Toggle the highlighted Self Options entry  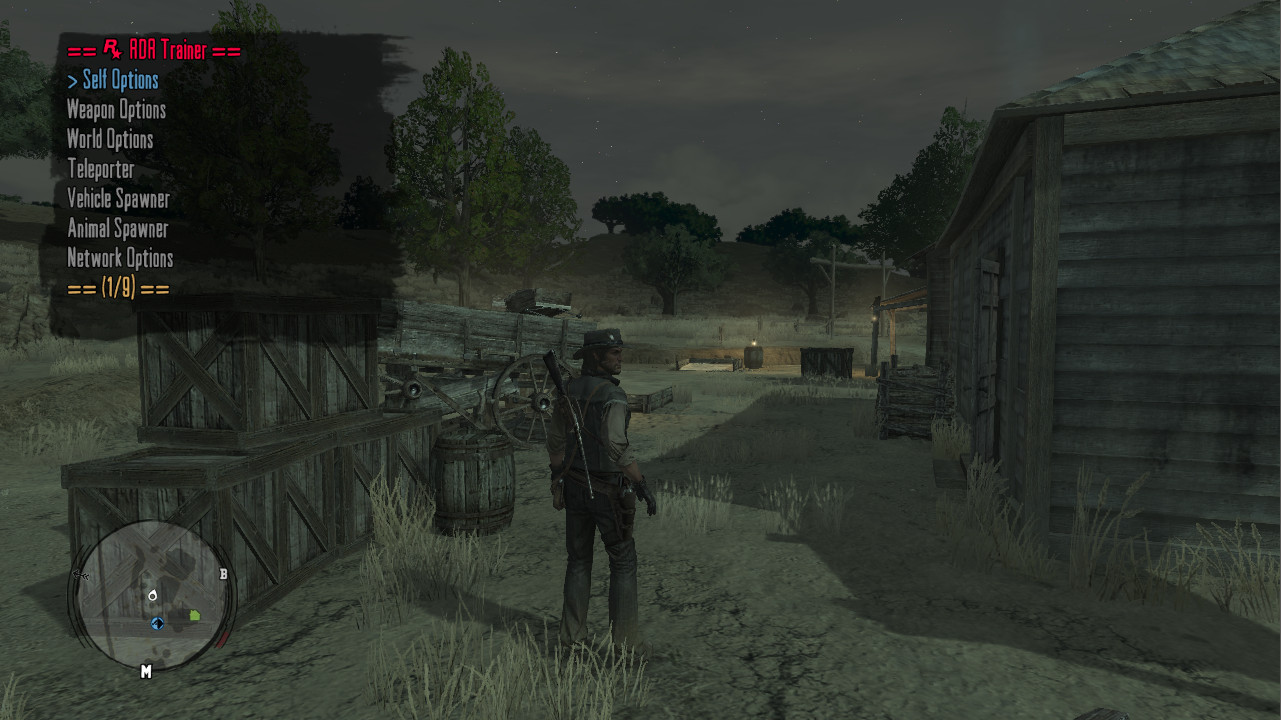[x=120, y=80]
